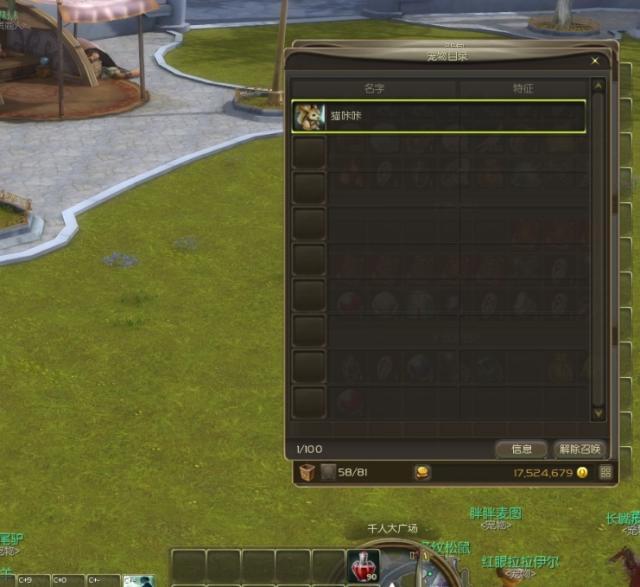Use the red potion in the hotbar
Viewport: 640px width, 587px height.
coord(362,565)
